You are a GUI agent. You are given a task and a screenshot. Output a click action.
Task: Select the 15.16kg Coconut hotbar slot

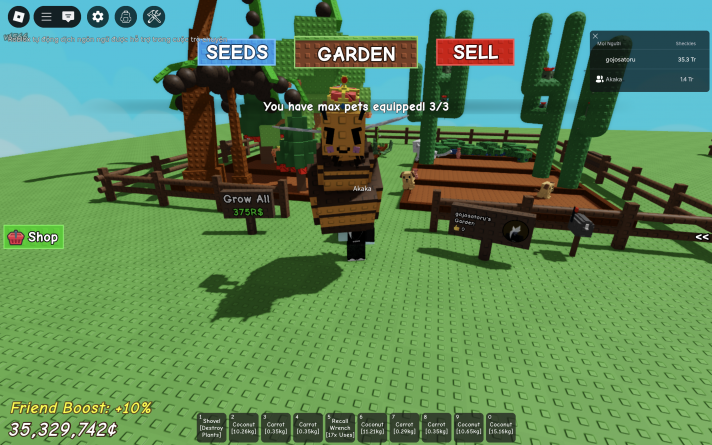point(500,427)
